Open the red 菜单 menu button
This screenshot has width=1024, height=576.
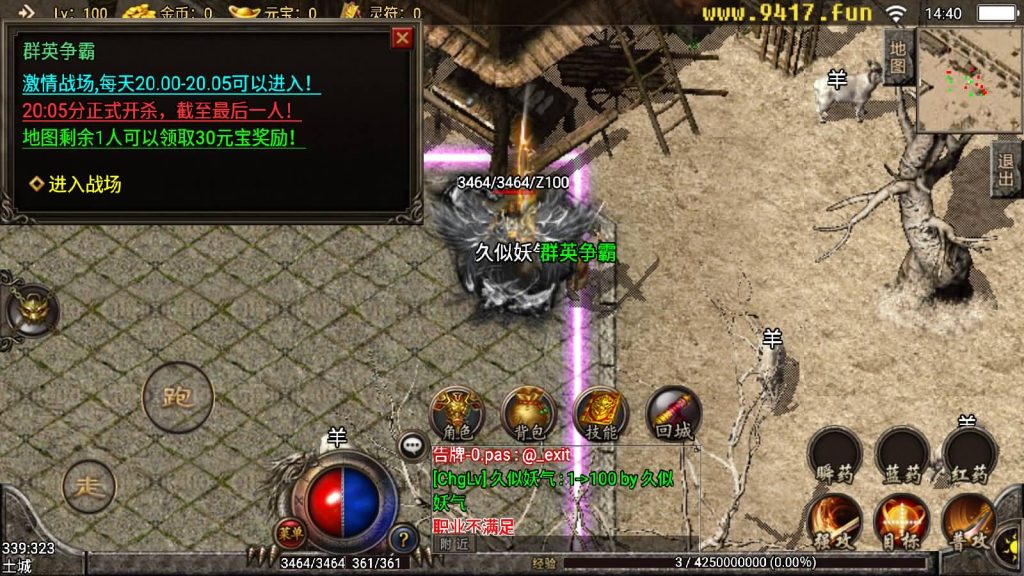pyautogui.click(x=289, y=531)
